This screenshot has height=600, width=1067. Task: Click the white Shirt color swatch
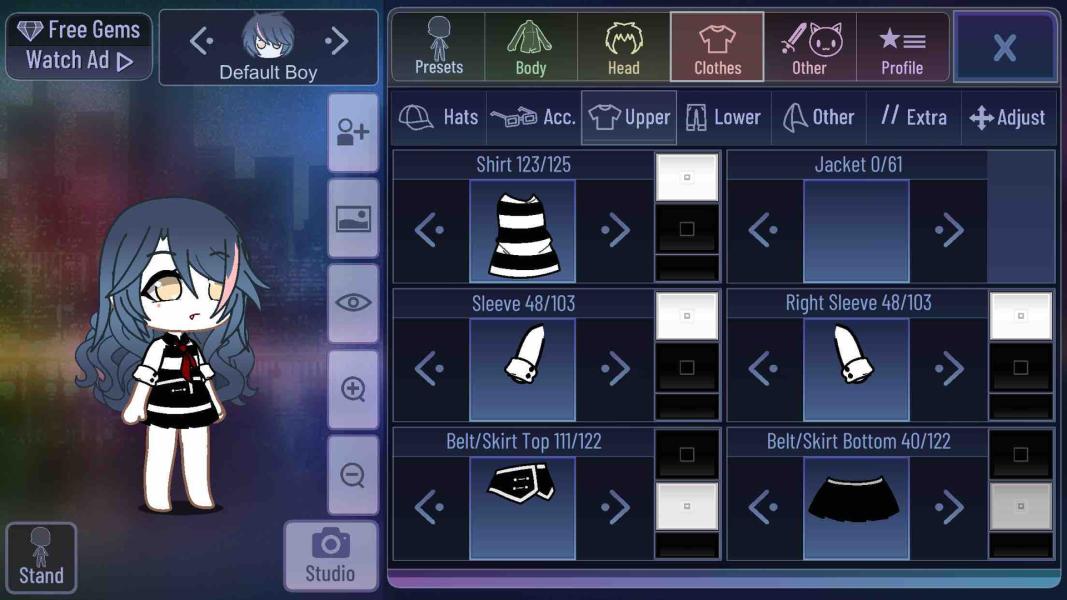tap(687, 177)
